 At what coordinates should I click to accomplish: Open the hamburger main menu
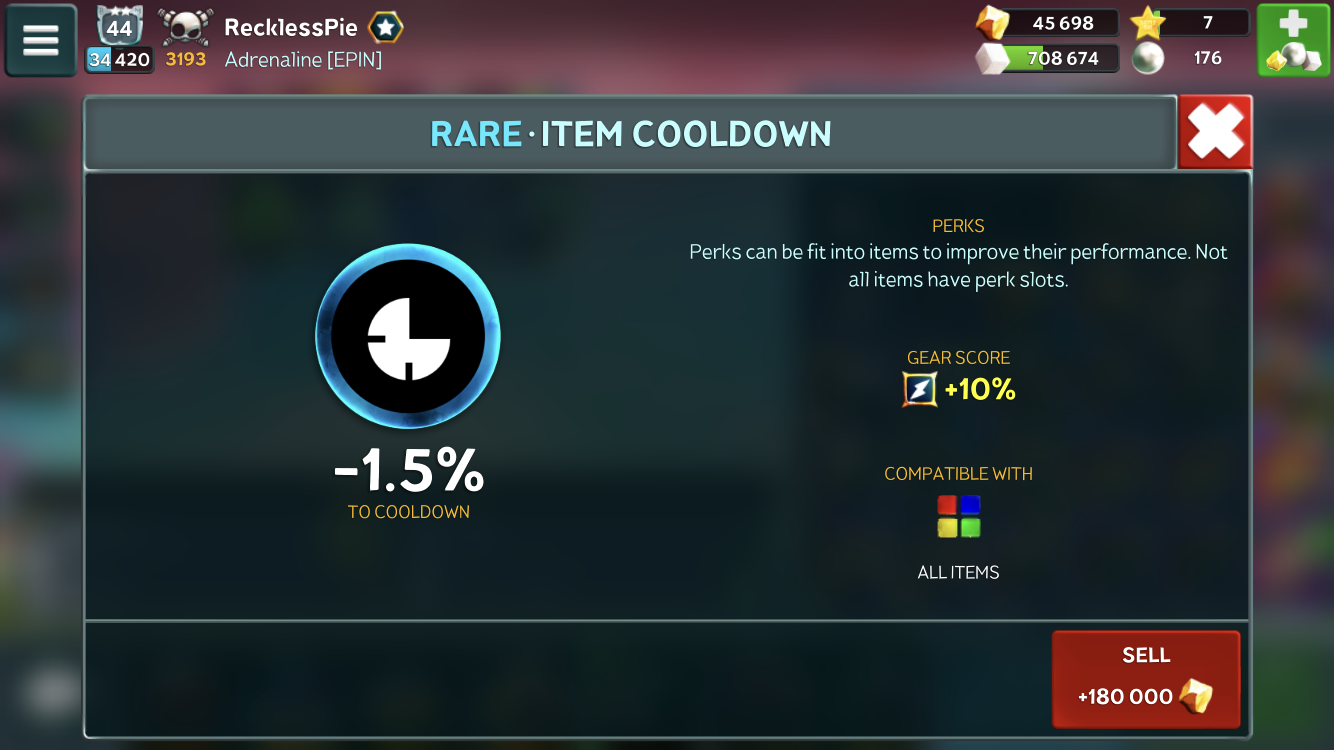point(41,40)
